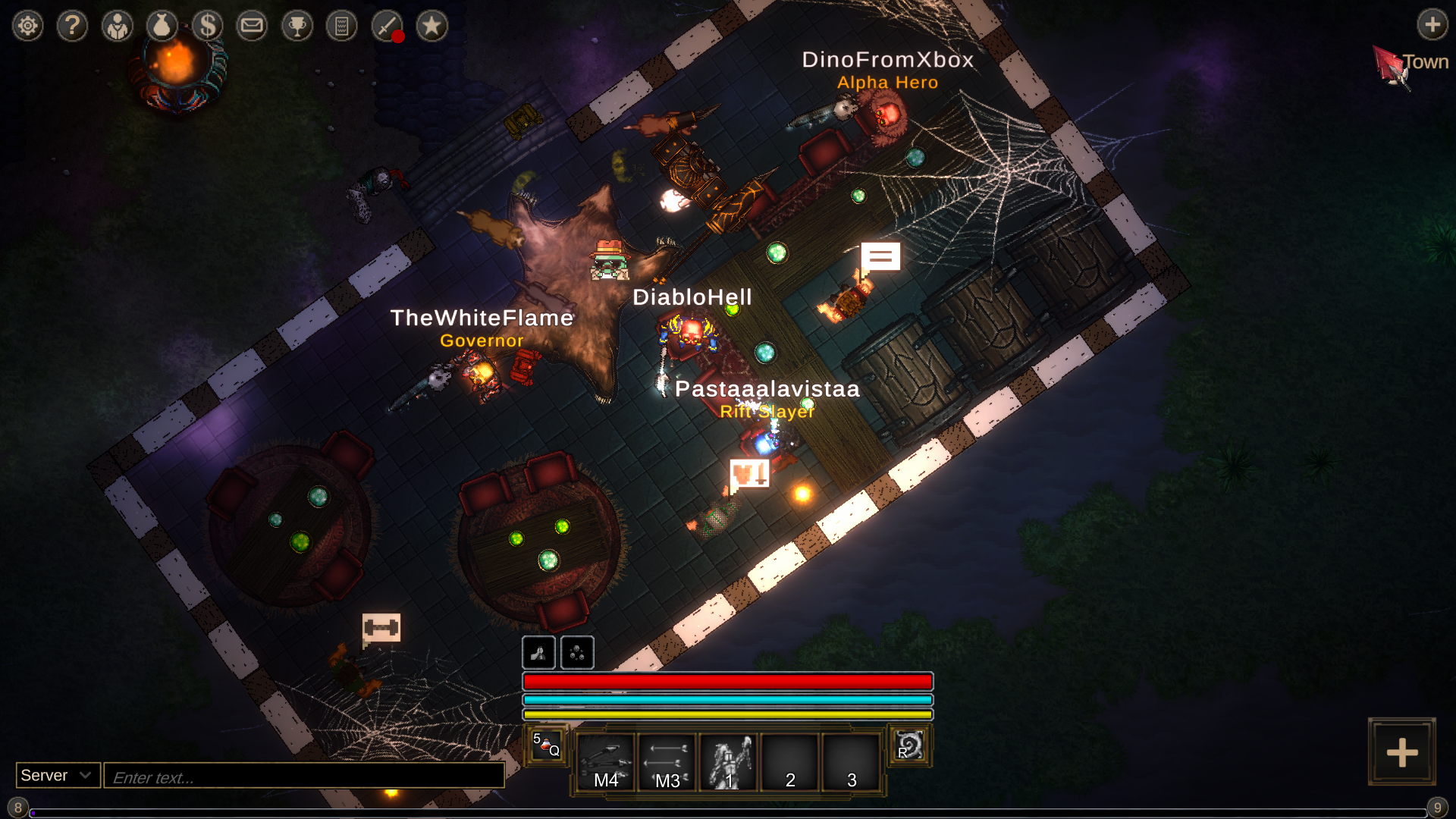Screen dimensions: 1456x819
Task: Open the gear settings menu
Action: click(28, 27)
